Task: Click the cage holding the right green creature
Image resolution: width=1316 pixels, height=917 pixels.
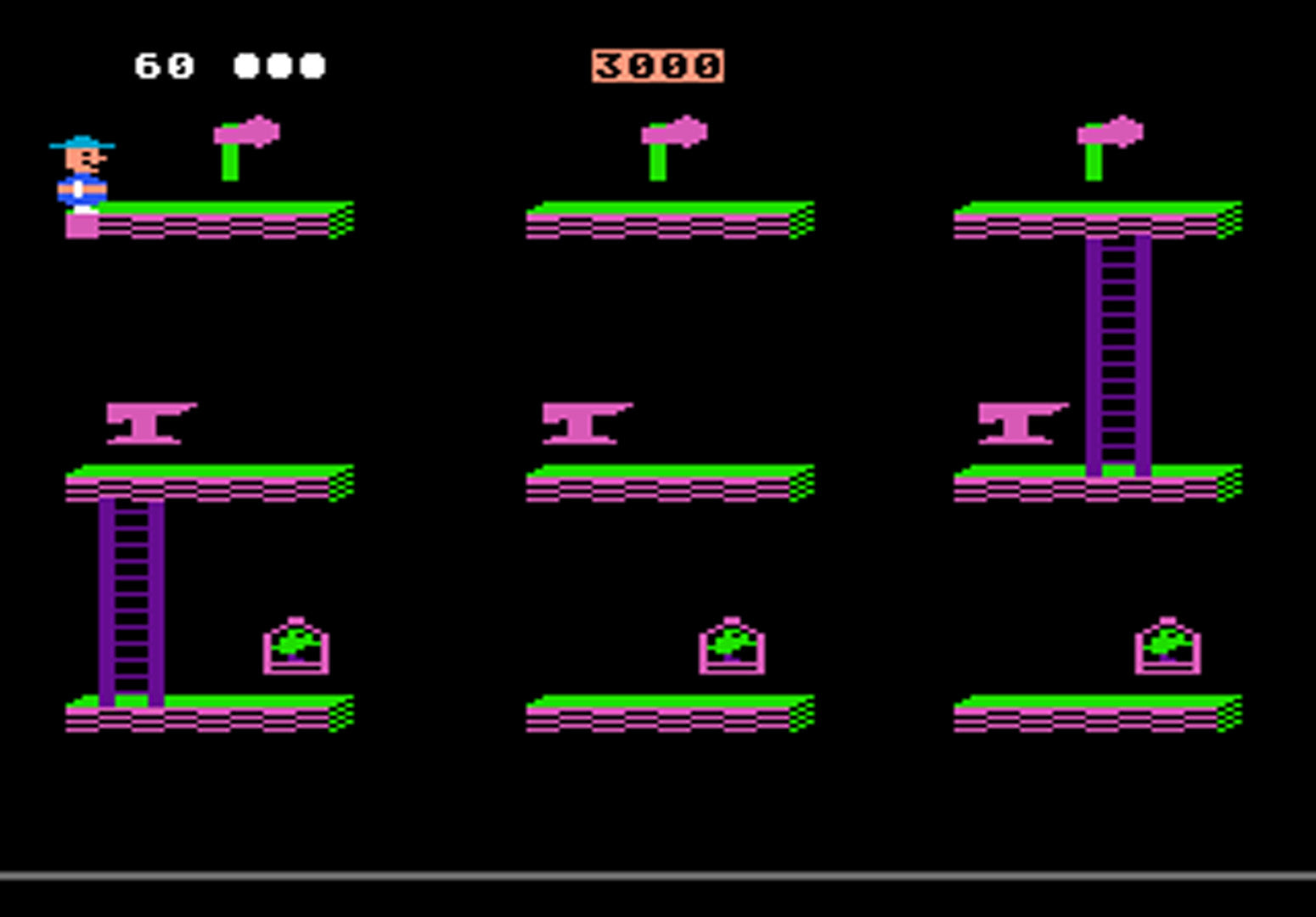Action: 1167,647
